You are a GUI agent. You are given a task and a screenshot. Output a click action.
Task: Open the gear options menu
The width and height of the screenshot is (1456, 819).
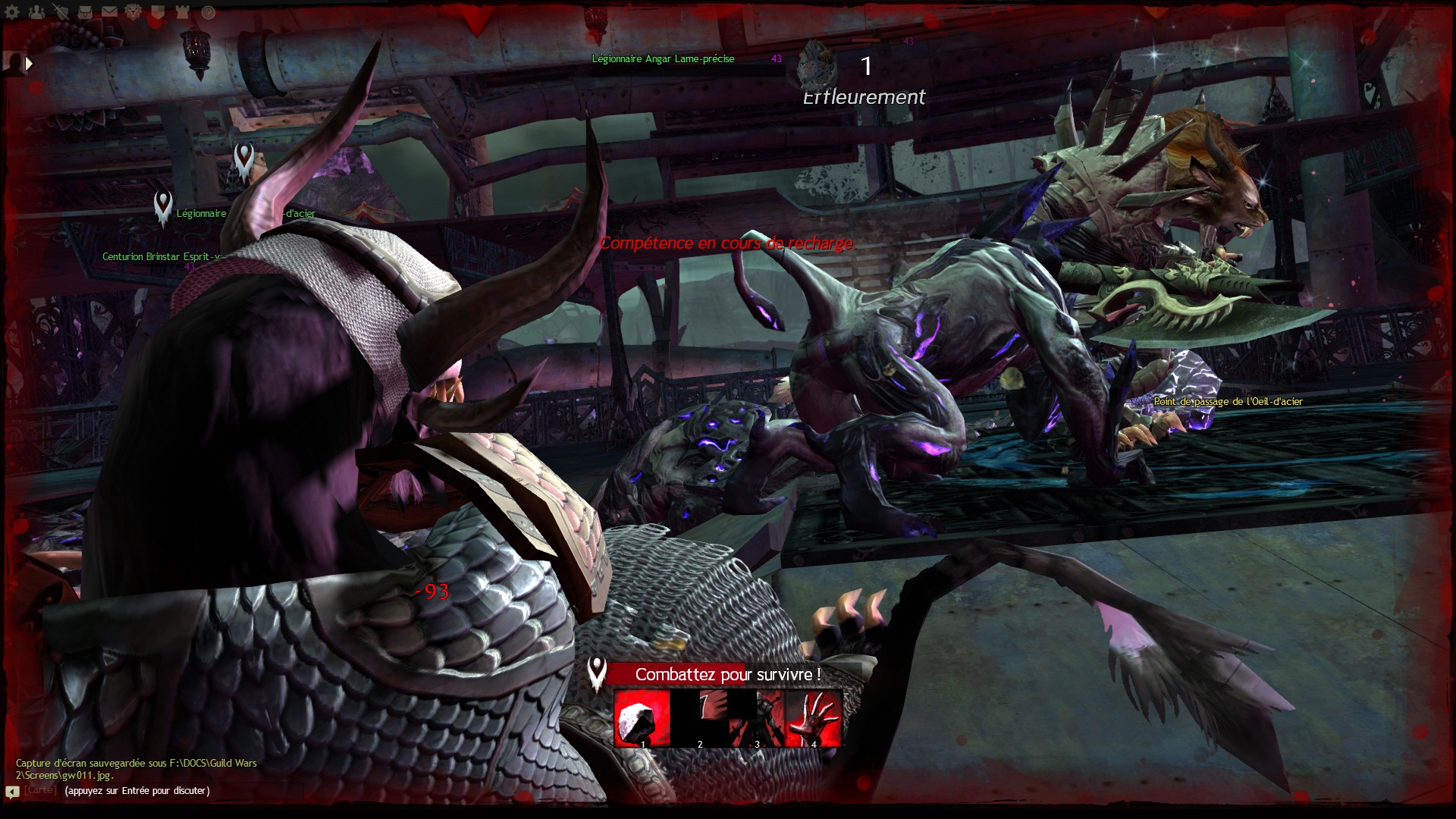click(x=13, y=12)
